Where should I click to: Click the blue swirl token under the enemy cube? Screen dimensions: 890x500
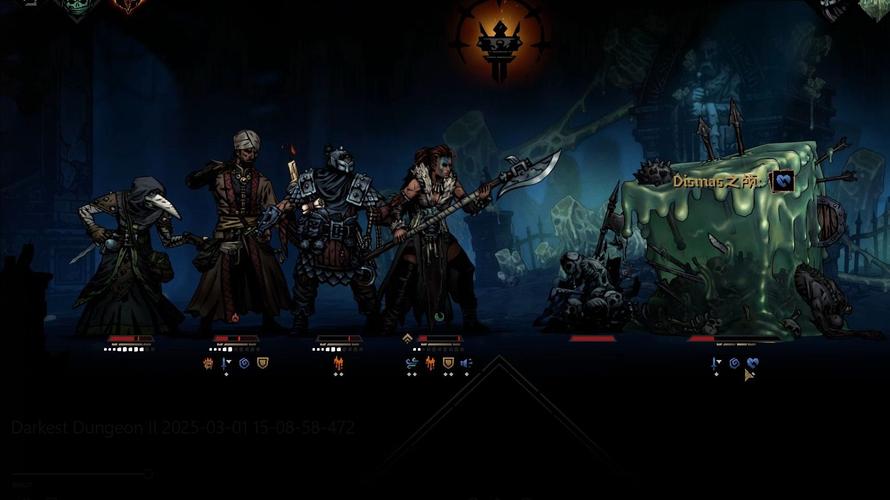tap(734, 363)
